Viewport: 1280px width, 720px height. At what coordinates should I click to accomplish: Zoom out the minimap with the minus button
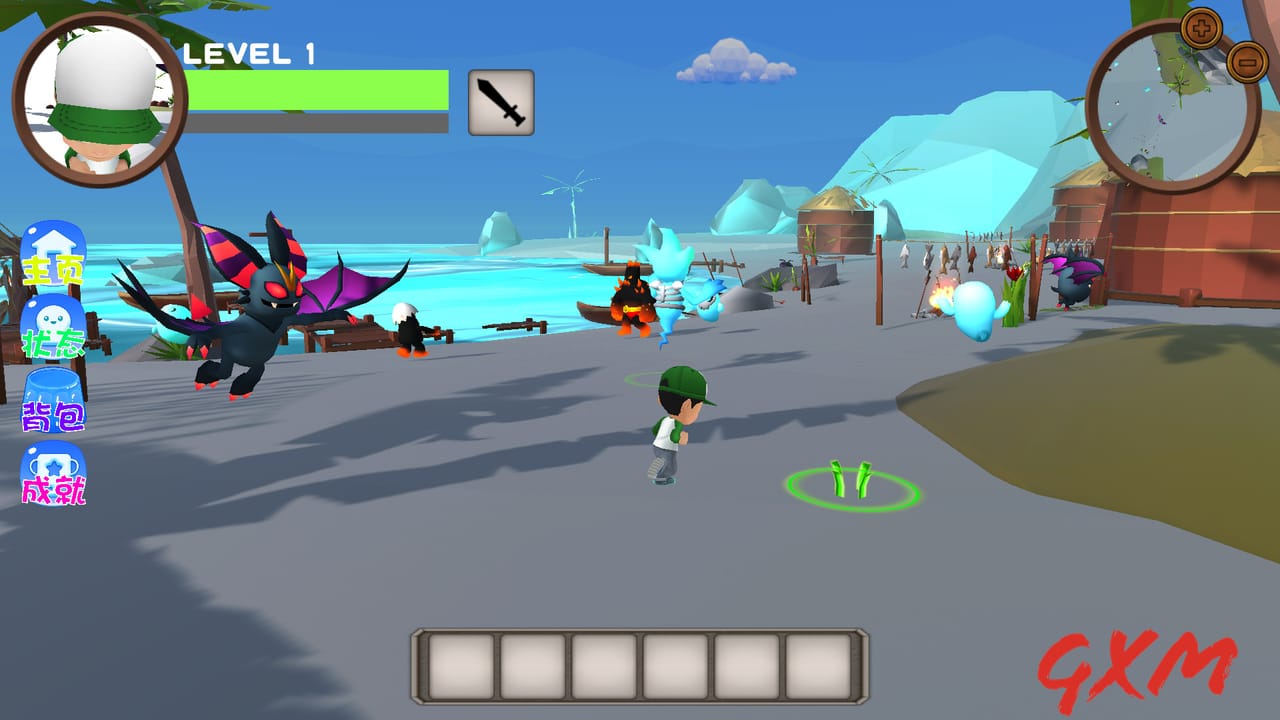(x=1245, y=62)
